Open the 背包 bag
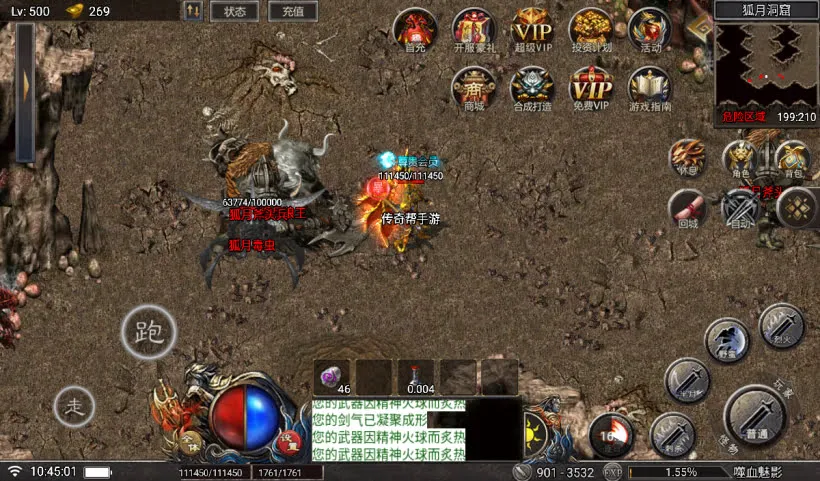820x481 pixels. click(793, 159)
